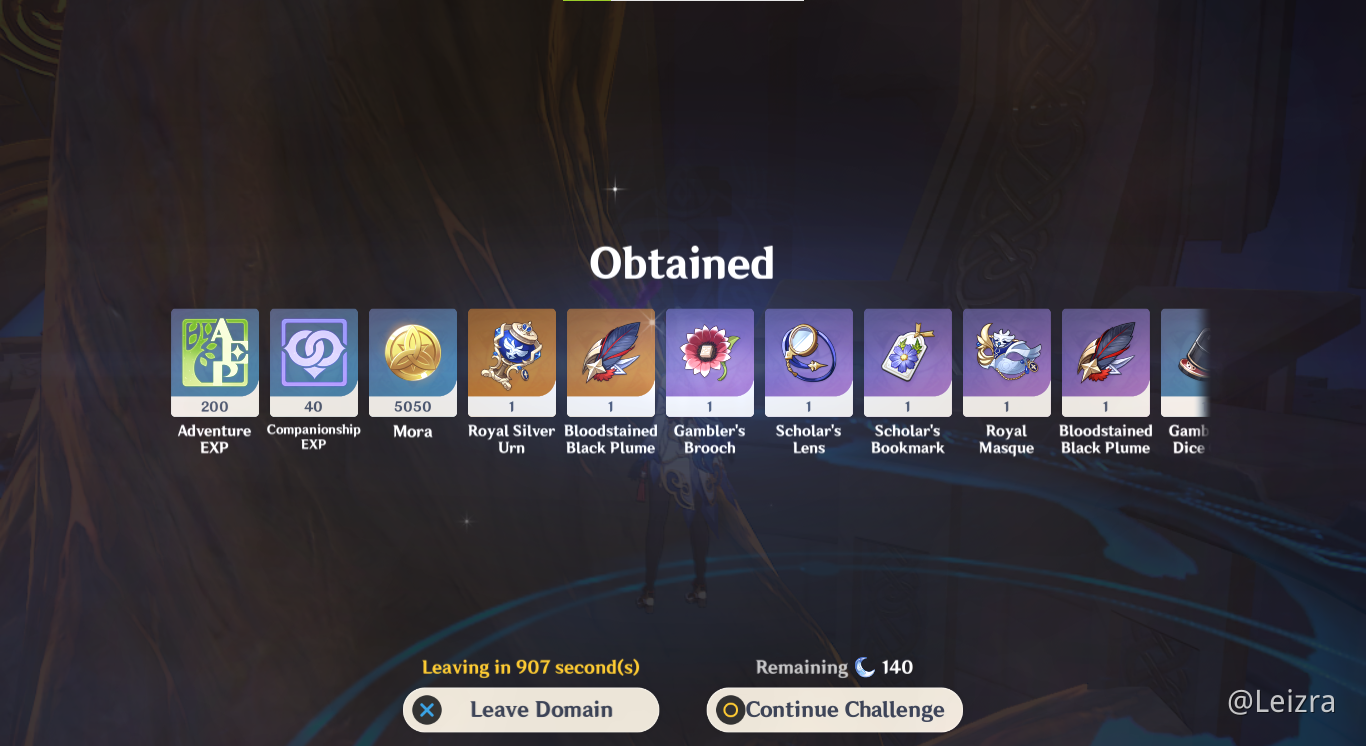Click the @Leizra watermark text
The image size is (1366, 746).
(1283, 701)
